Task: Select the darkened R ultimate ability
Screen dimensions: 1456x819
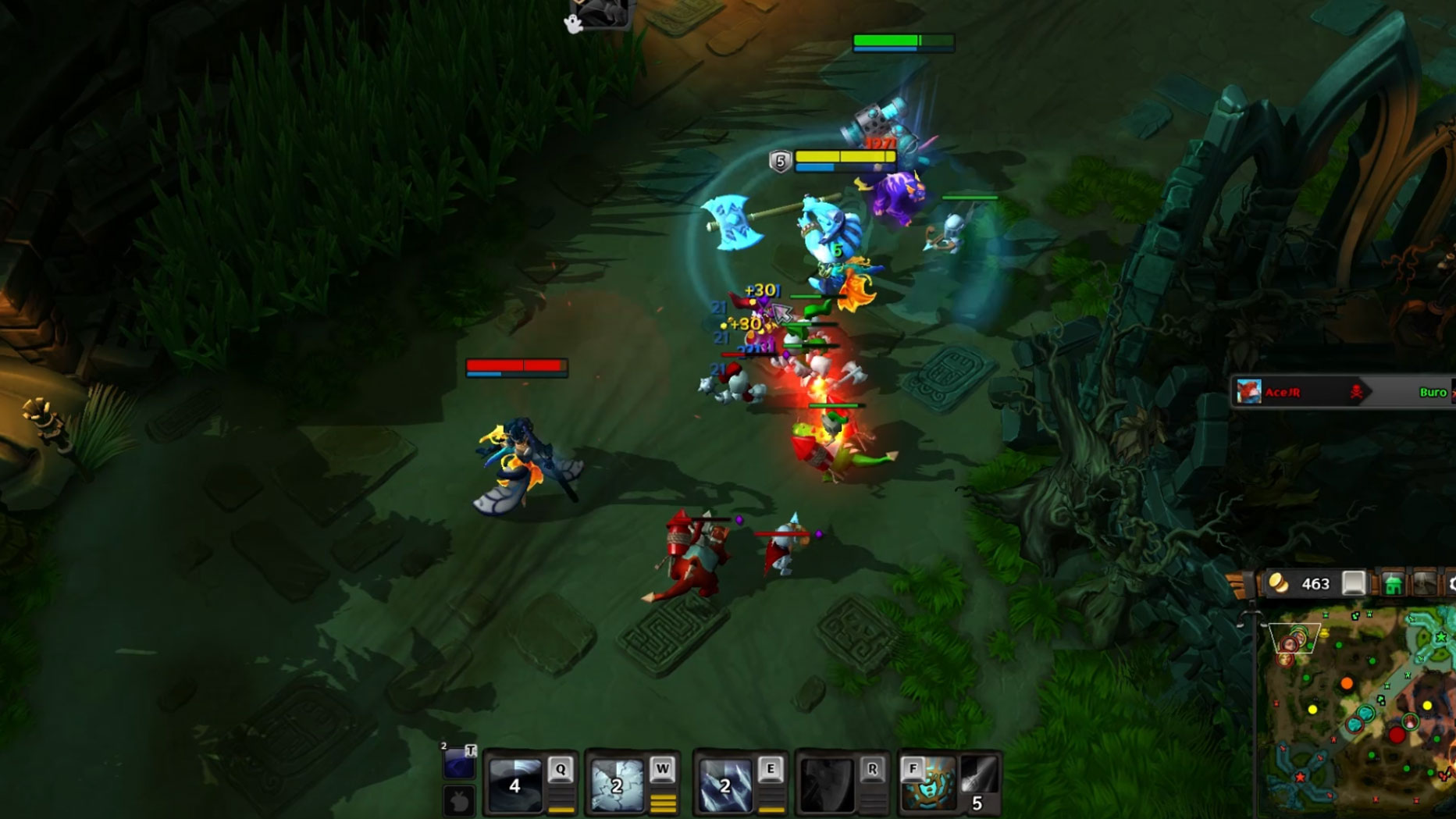Action: click(827, 785)
